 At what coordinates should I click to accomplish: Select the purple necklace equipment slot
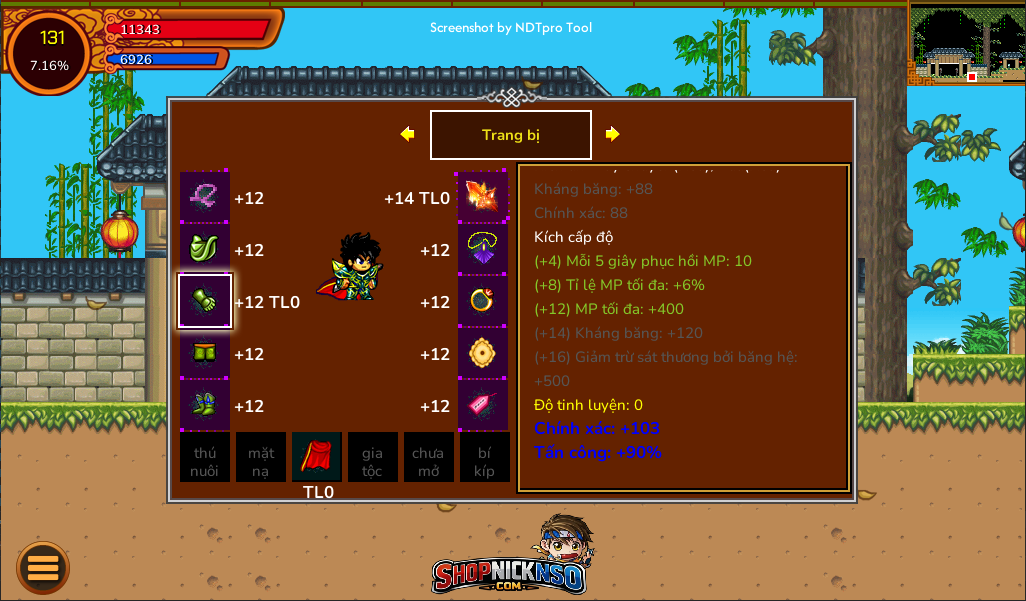[483, 249]
